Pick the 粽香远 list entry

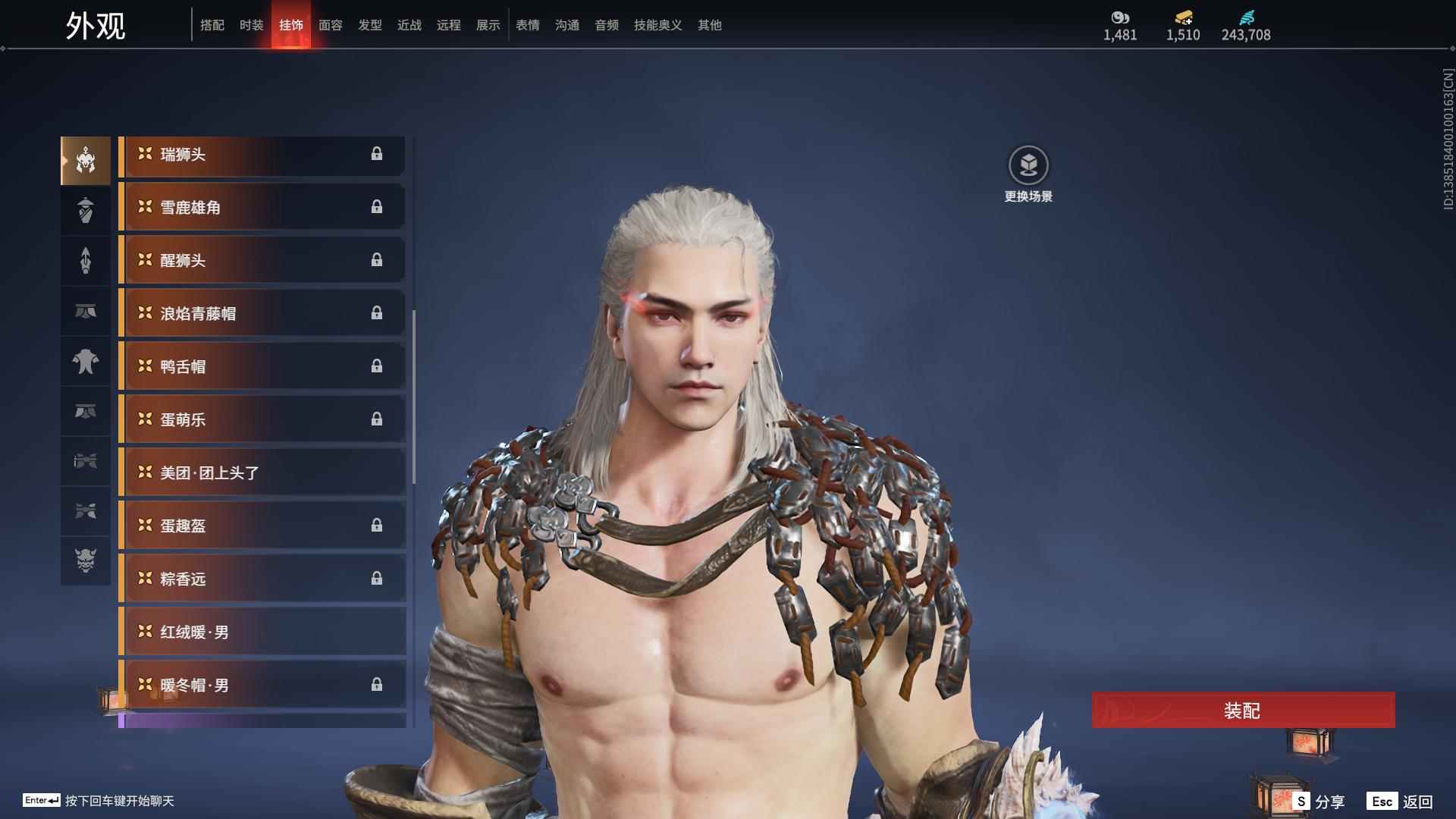click(x=262, y=579)
